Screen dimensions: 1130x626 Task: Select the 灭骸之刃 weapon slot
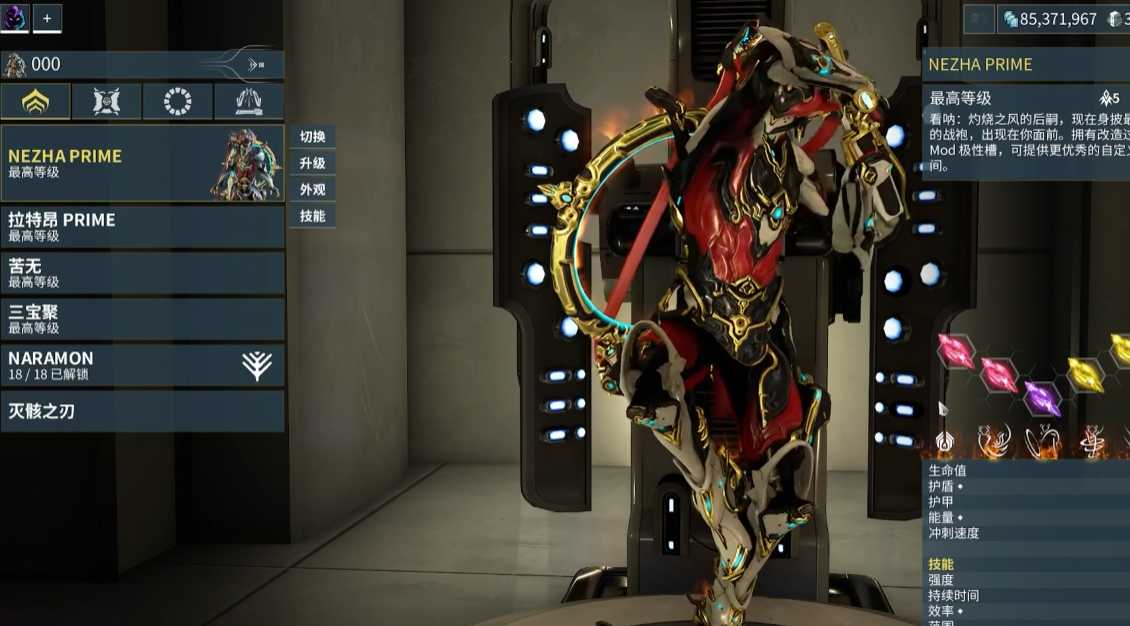click(x=142, y=411)
